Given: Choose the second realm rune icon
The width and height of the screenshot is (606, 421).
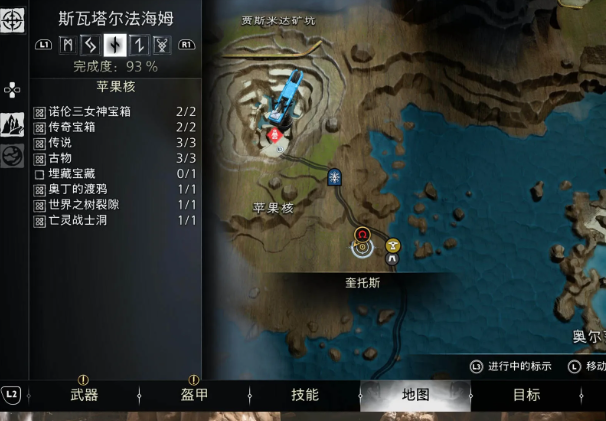Looking at the screenshot, I should [91, 44].
